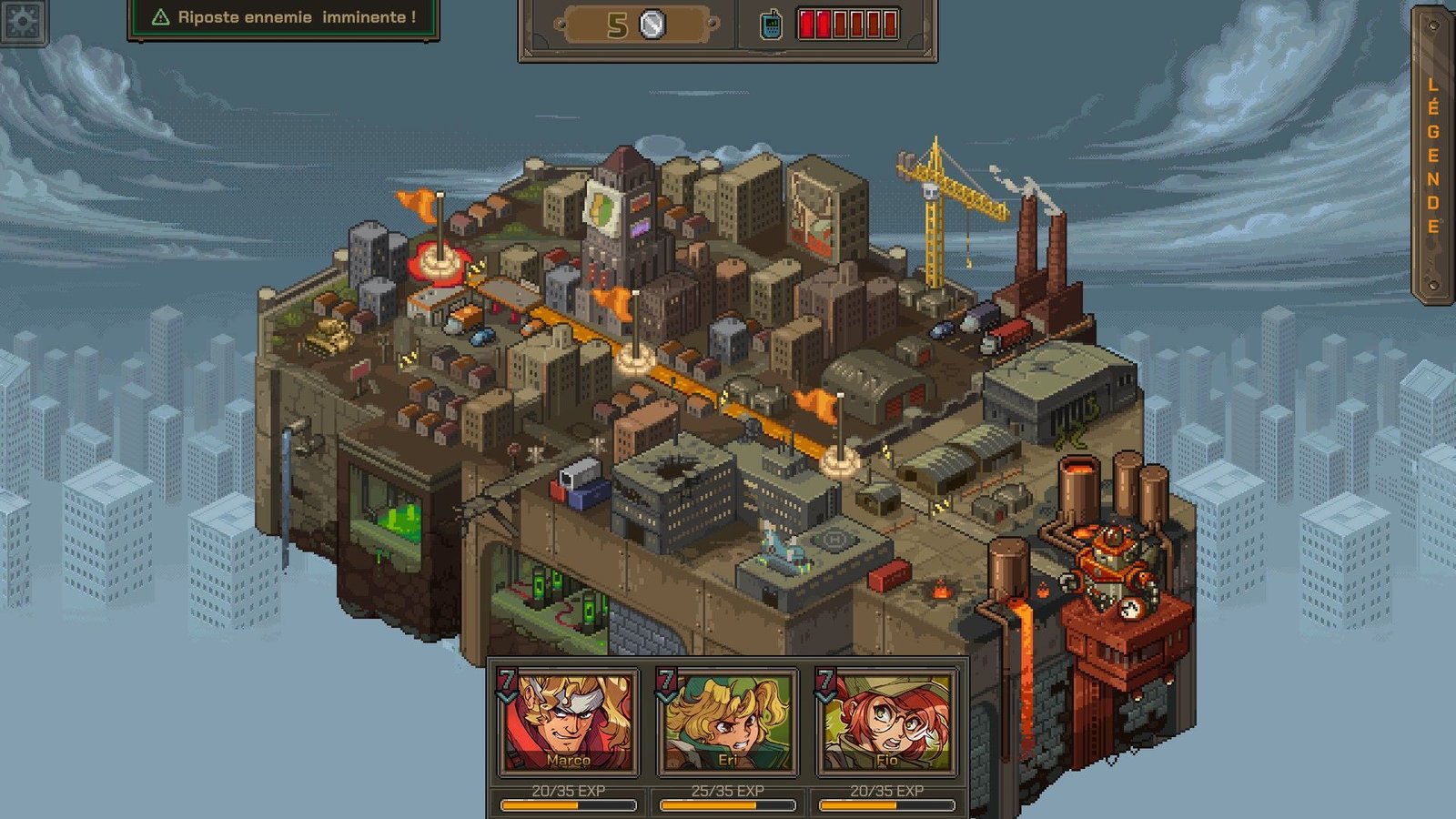Open the settings gear menu
The height and width of the screenshot is (819, 1456).
(x=23, y=20)
